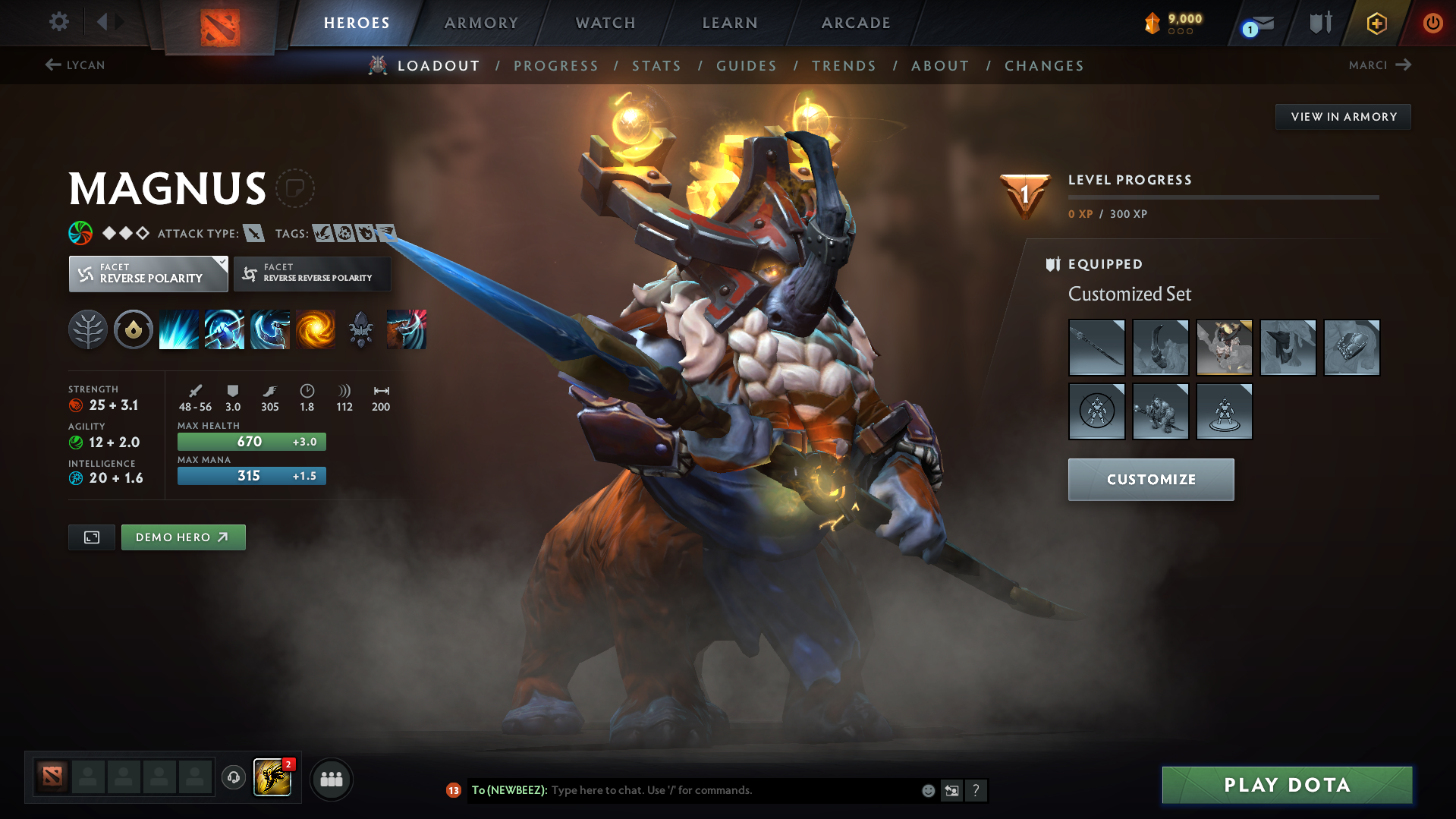Click the Level Progress XP bar
This screenshot has width=1456, height=819.
[1224, 197]
